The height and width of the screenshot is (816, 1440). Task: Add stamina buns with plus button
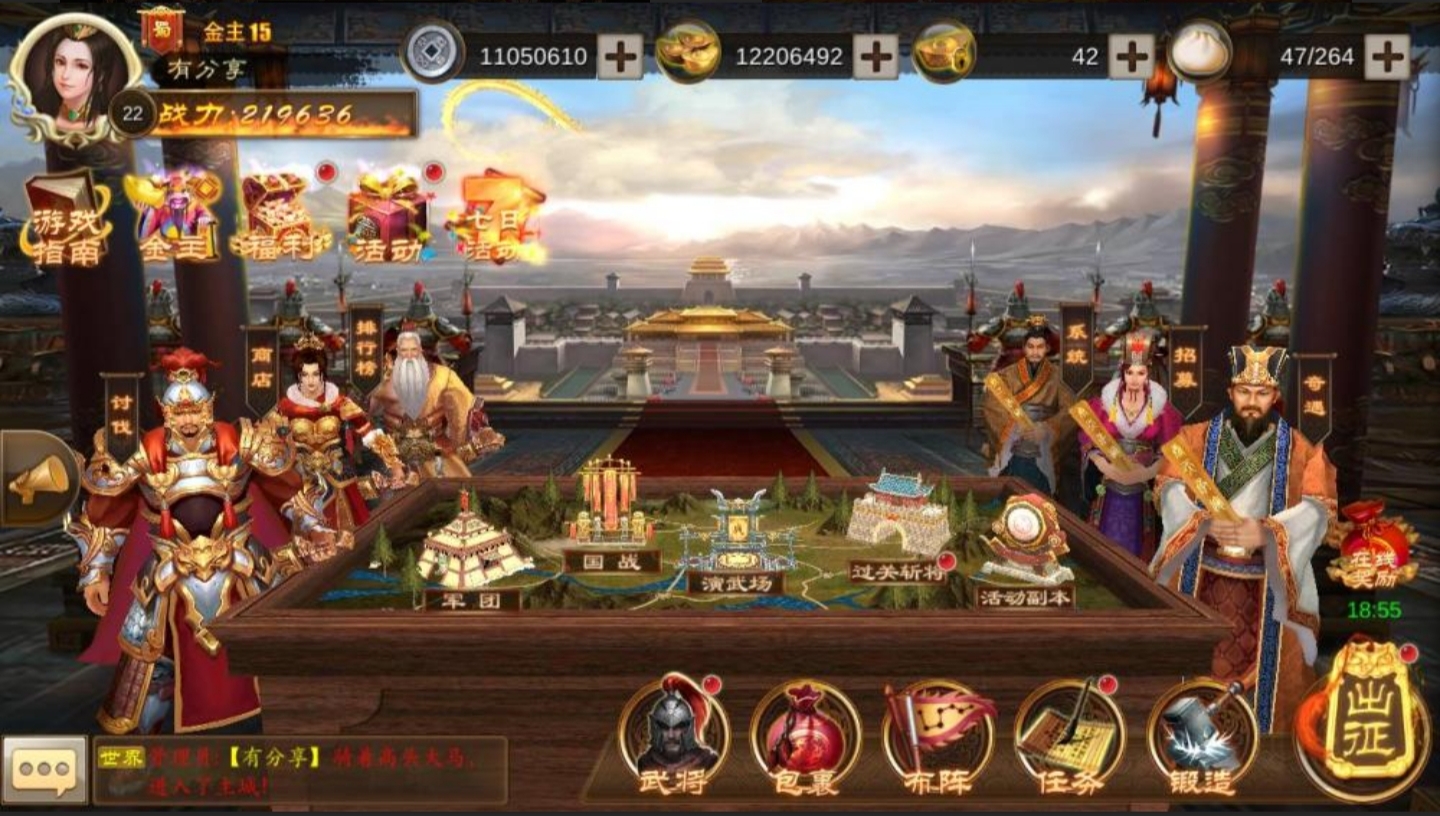point(1387,56)
